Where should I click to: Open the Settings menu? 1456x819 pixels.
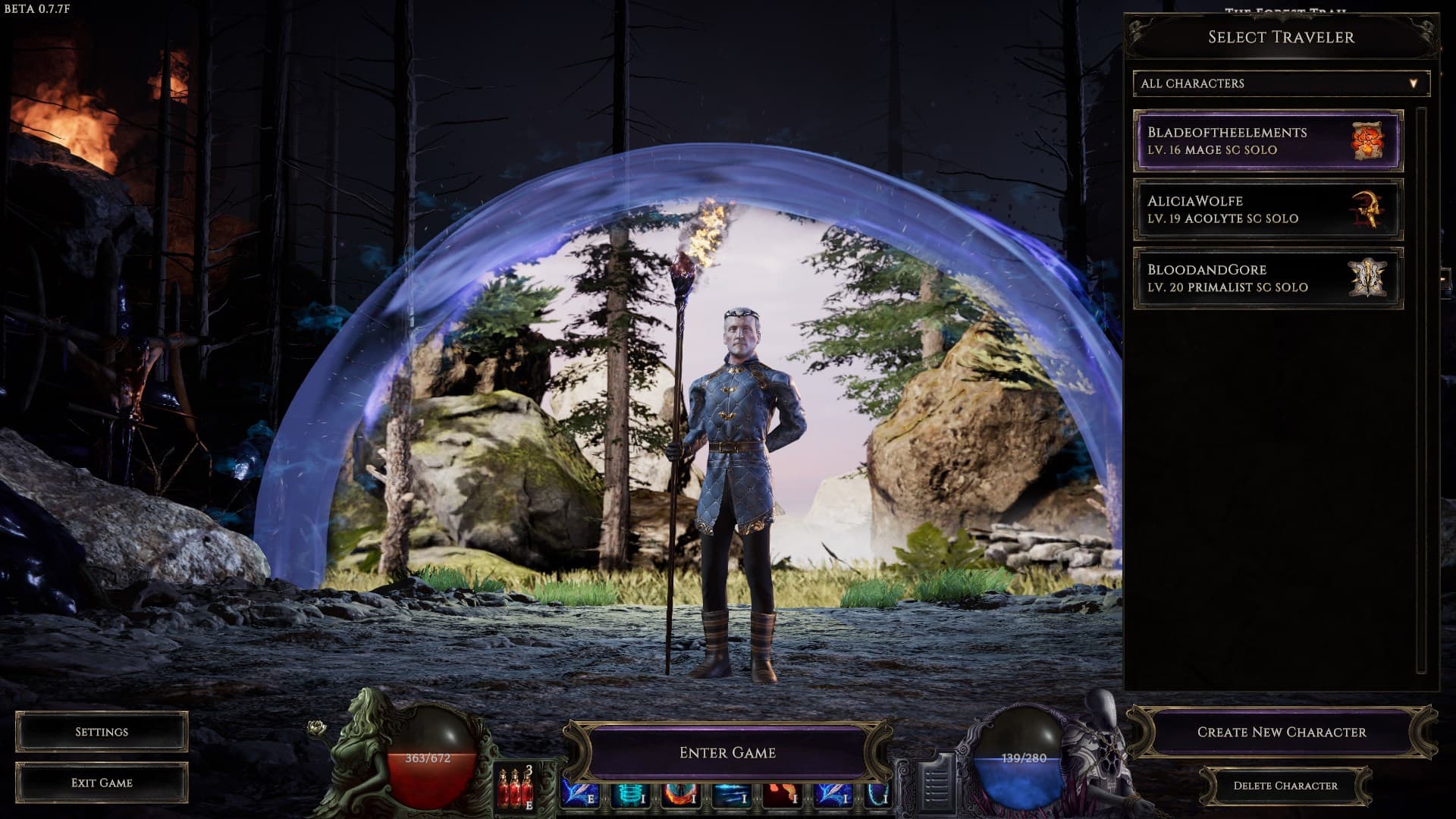(102, 731)
